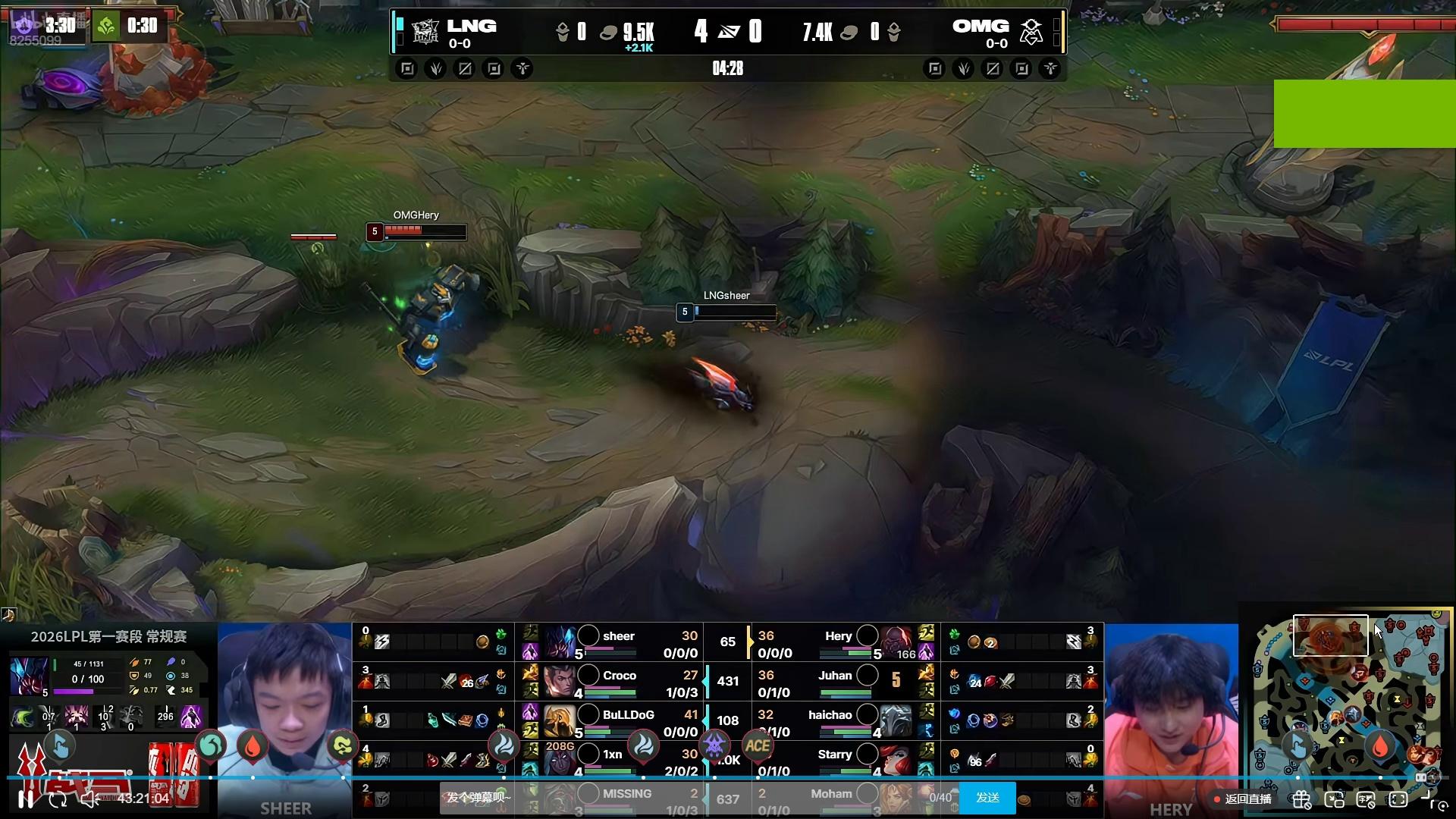Toggle the subtitle (字) display icon
The height and width of the screenshot is (819, 1456).
pos(1366,800)
